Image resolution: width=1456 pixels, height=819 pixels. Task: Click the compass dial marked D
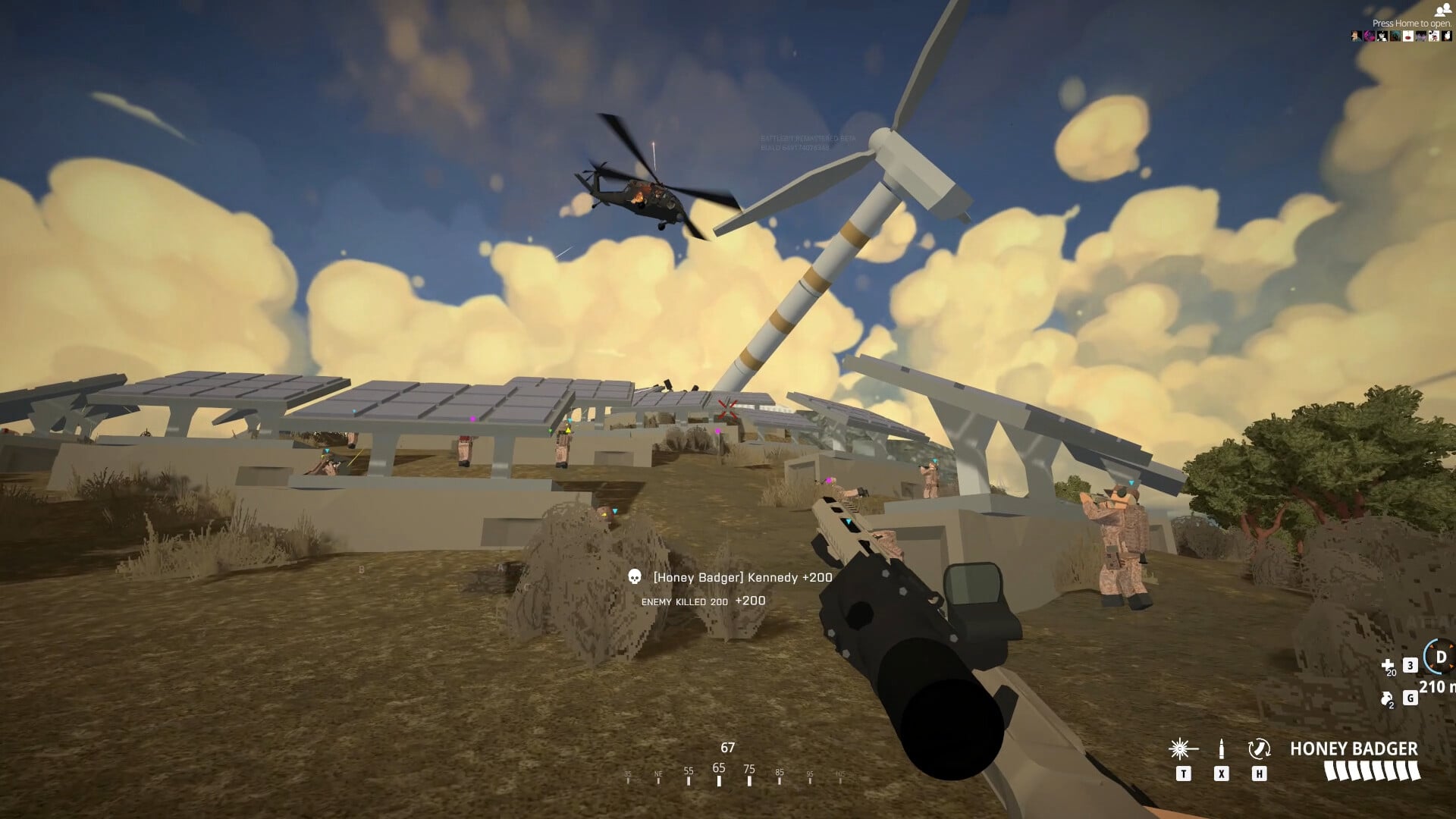click(x=1440, y=657)
